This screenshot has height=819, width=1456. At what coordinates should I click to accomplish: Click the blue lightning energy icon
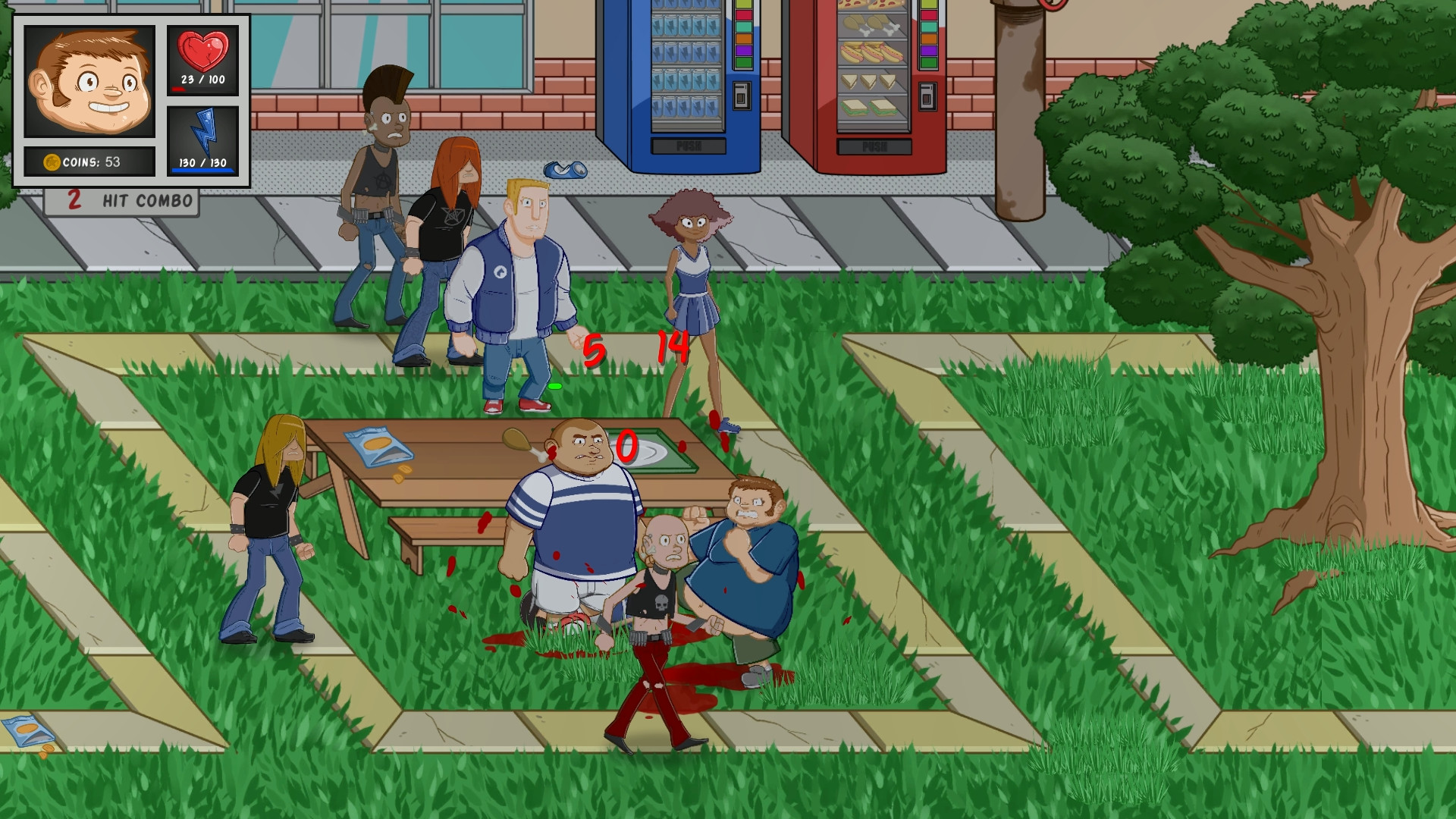tap(202, 133)
